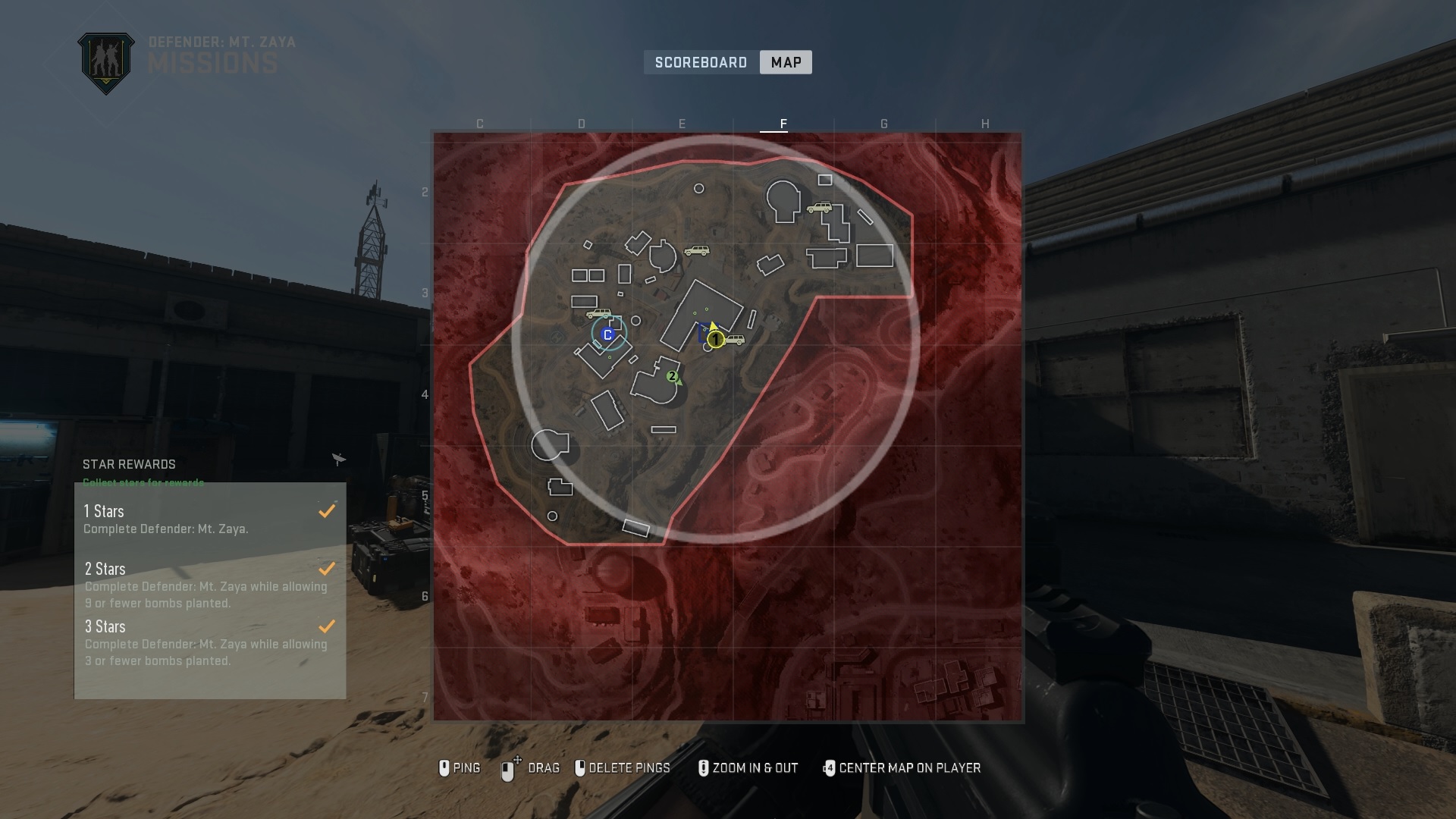
Task: Click the ZOOM IN & OUT wheel icon
Action: point(704,767)
